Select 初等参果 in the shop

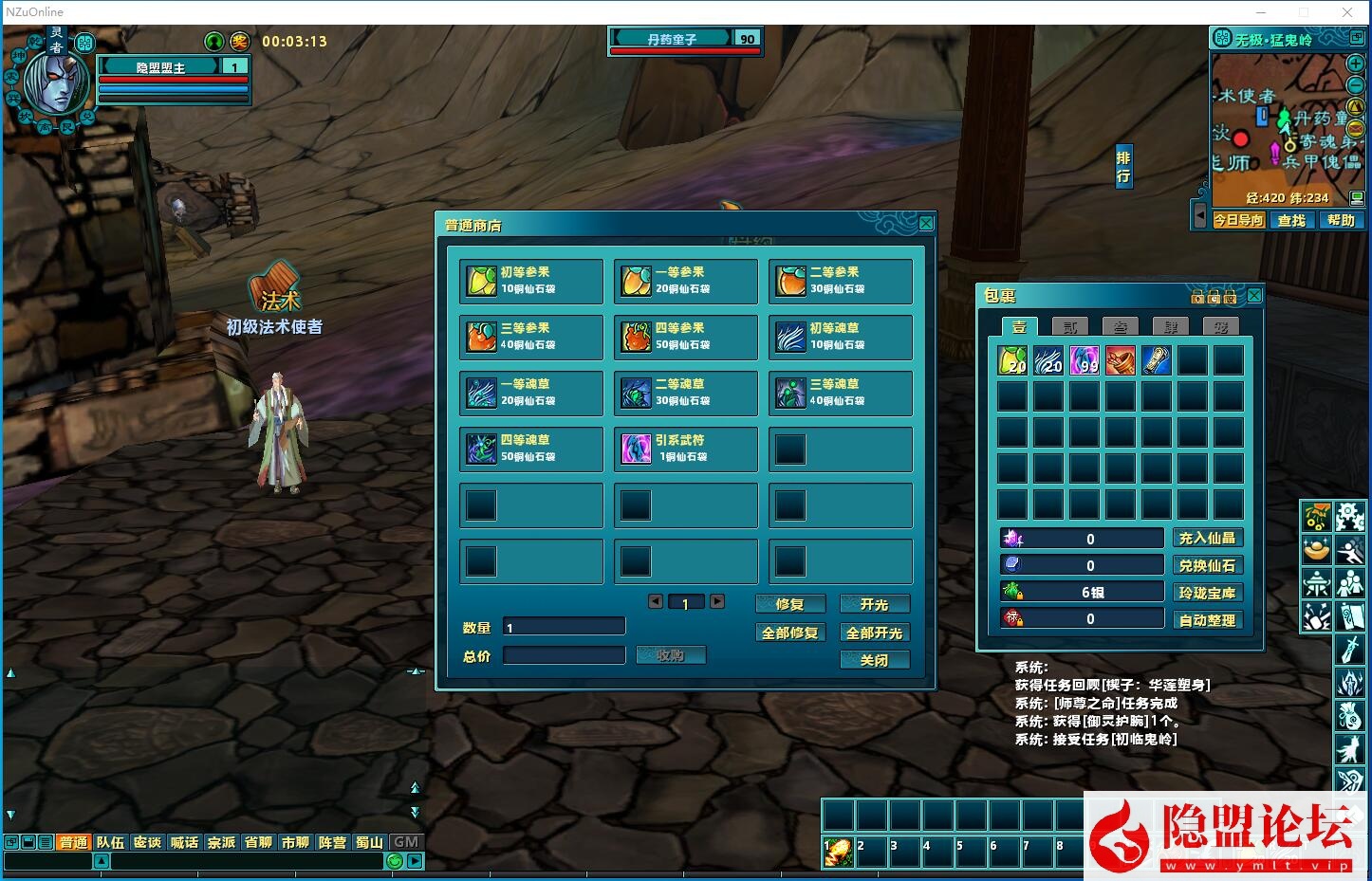click(530, 281)
